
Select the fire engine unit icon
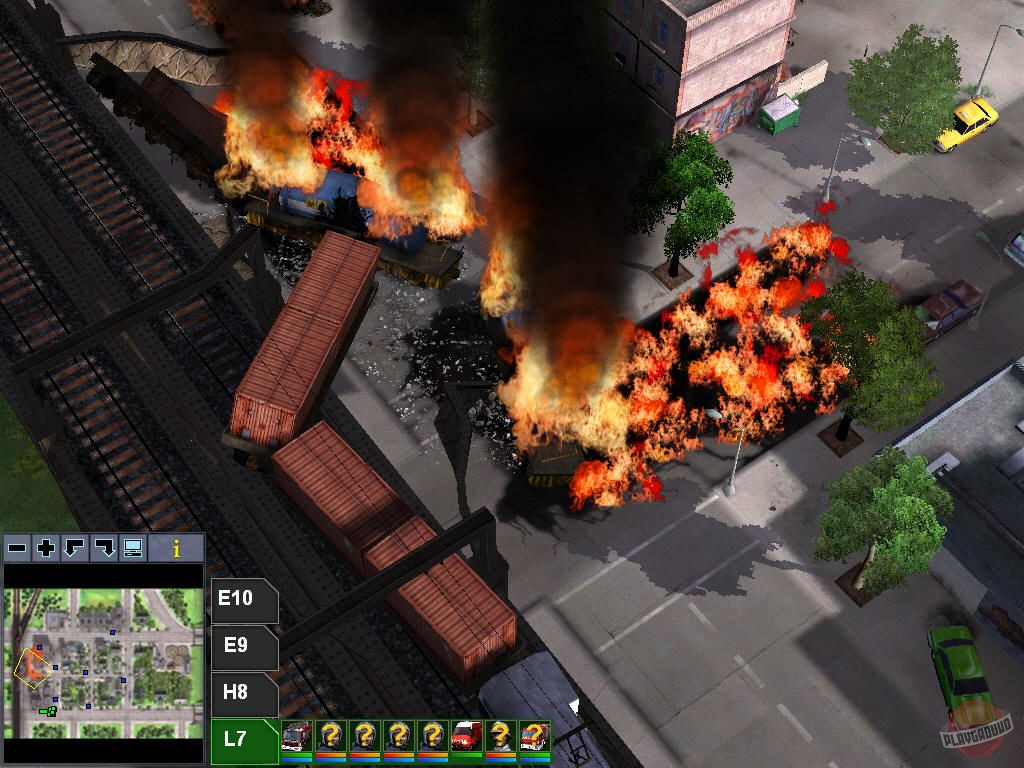point(297,738)
